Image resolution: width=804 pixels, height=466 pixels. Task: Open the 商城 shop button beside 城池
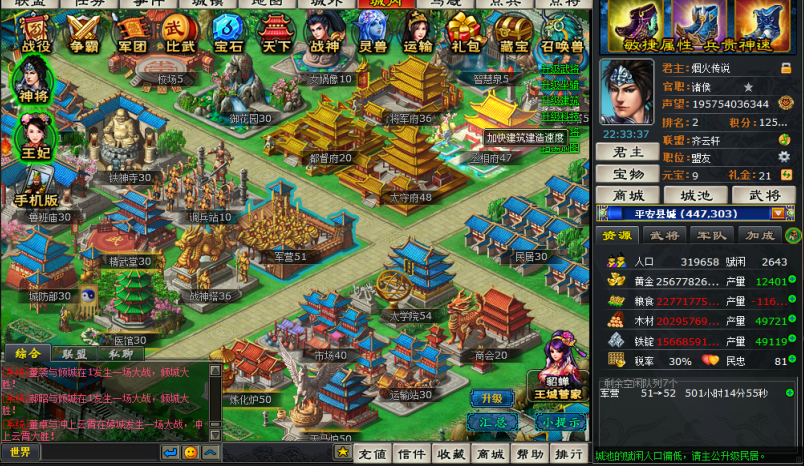tap(627, 195)
